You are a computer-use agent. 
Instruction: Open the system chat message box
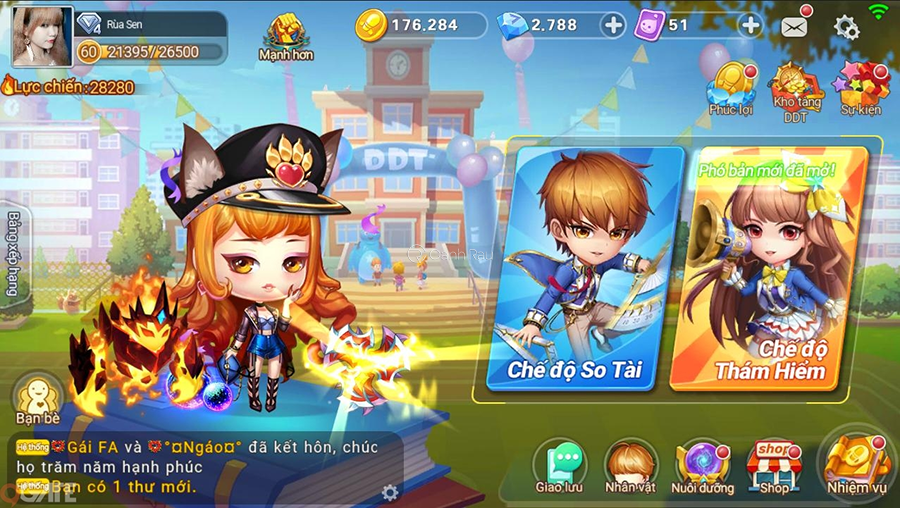200,467
